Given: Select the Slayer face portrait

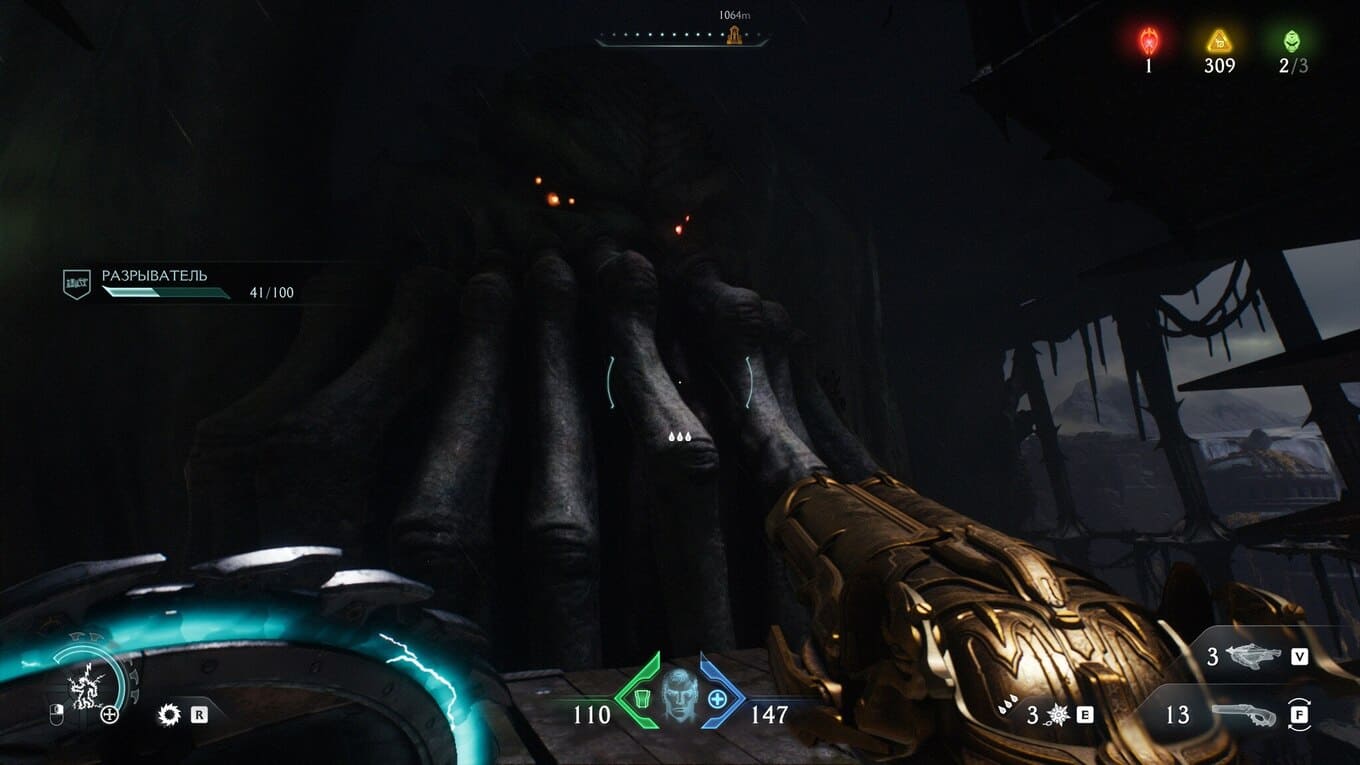Looking at the screenshot, I should pos(679,692).
